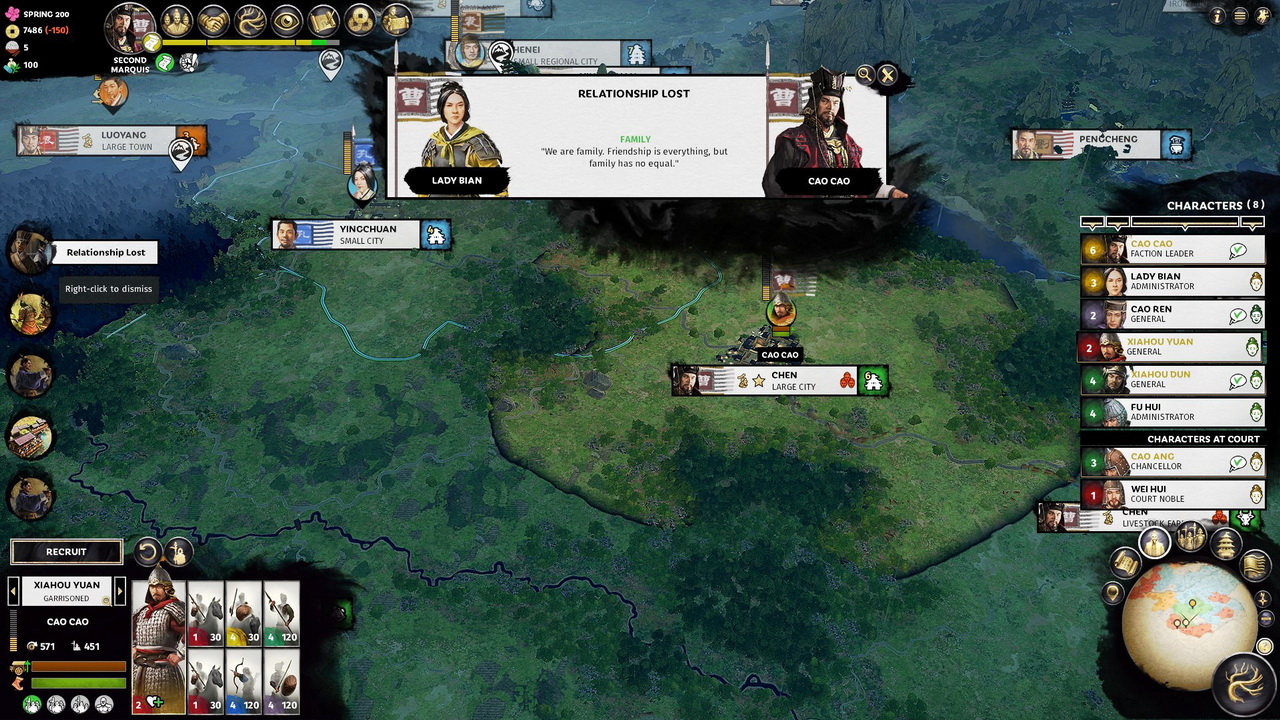Choose Xiahou Dun in the characters list
Image resolution: width=1280 pixels, height=720 pixels.
(1172, 379)
